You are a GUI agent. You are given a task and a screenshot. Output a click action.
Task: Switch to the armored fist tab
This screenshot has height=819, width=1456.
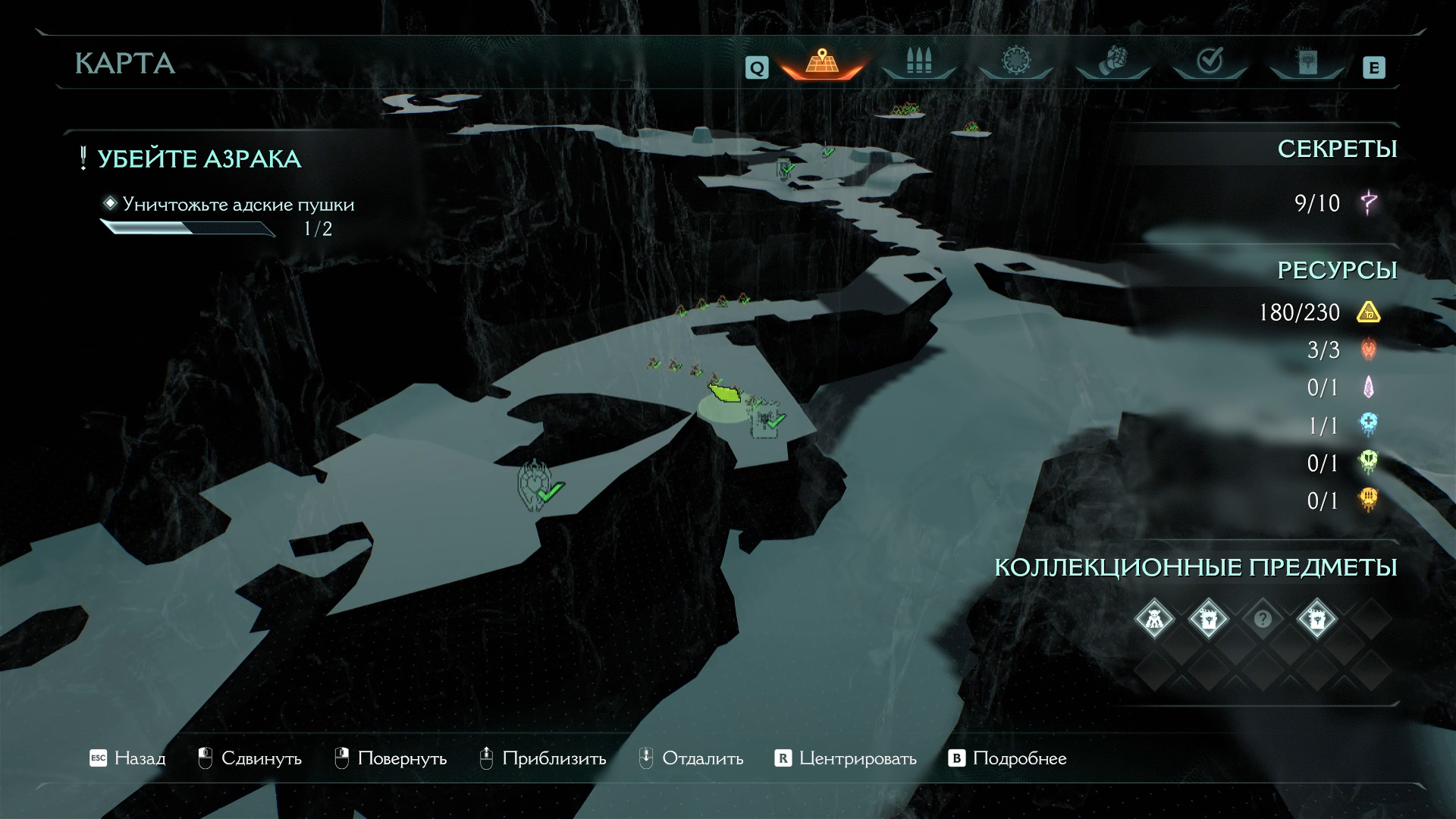click(x=1112, y=61)
